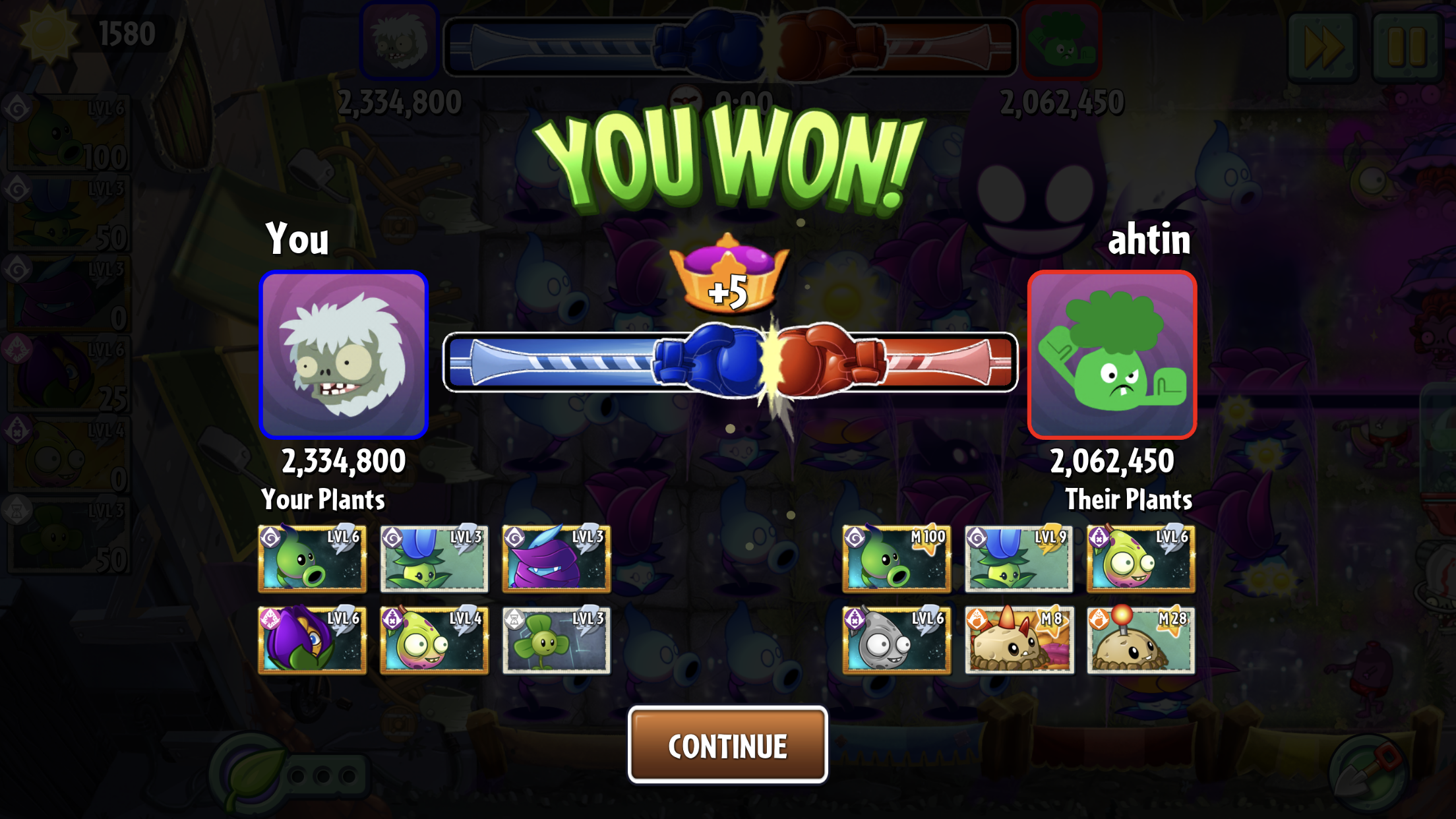Choose your LVL 6 purple tulip card

point(312,640)
